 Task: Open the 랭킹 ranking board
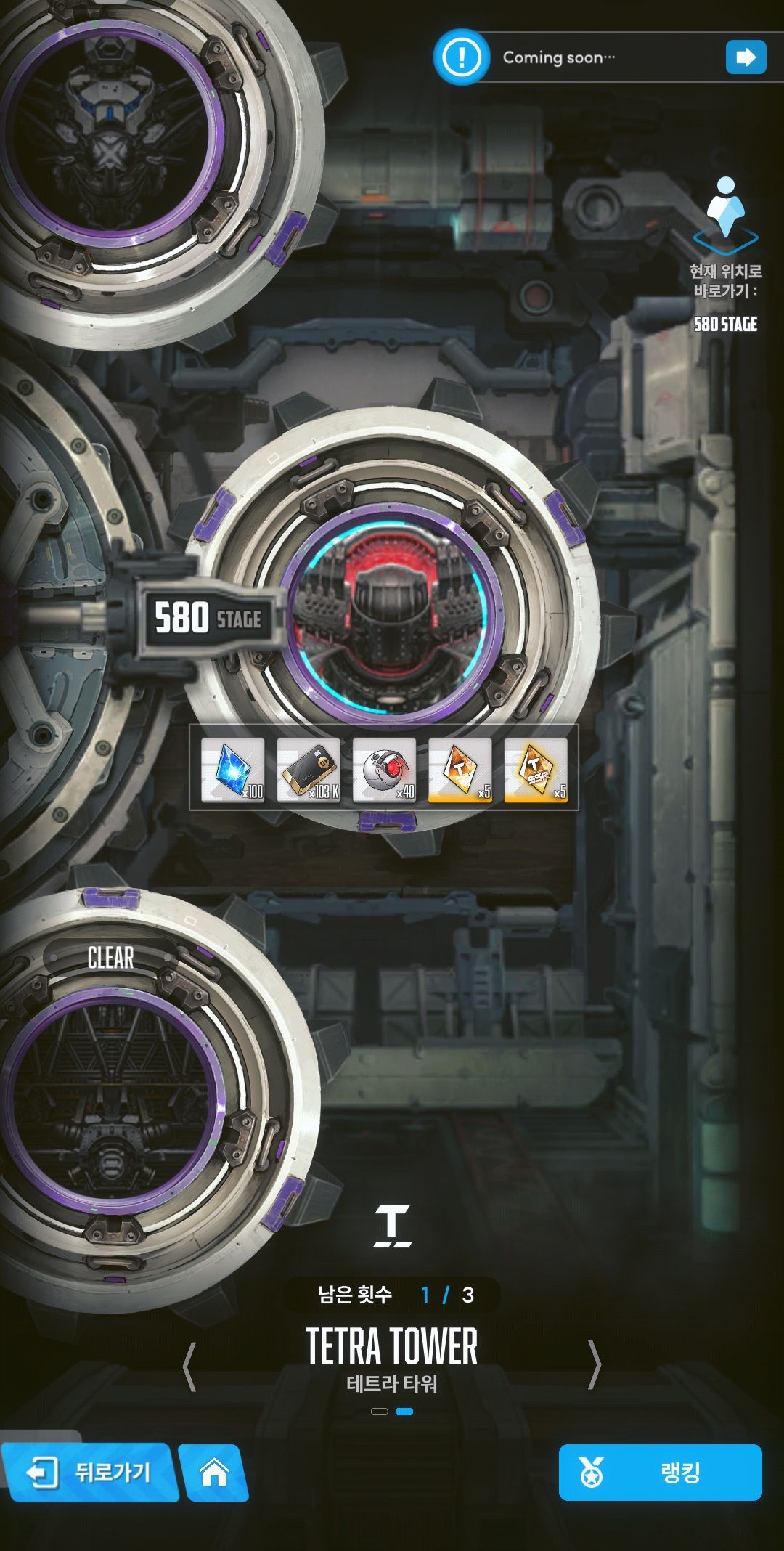[660, 1473]
